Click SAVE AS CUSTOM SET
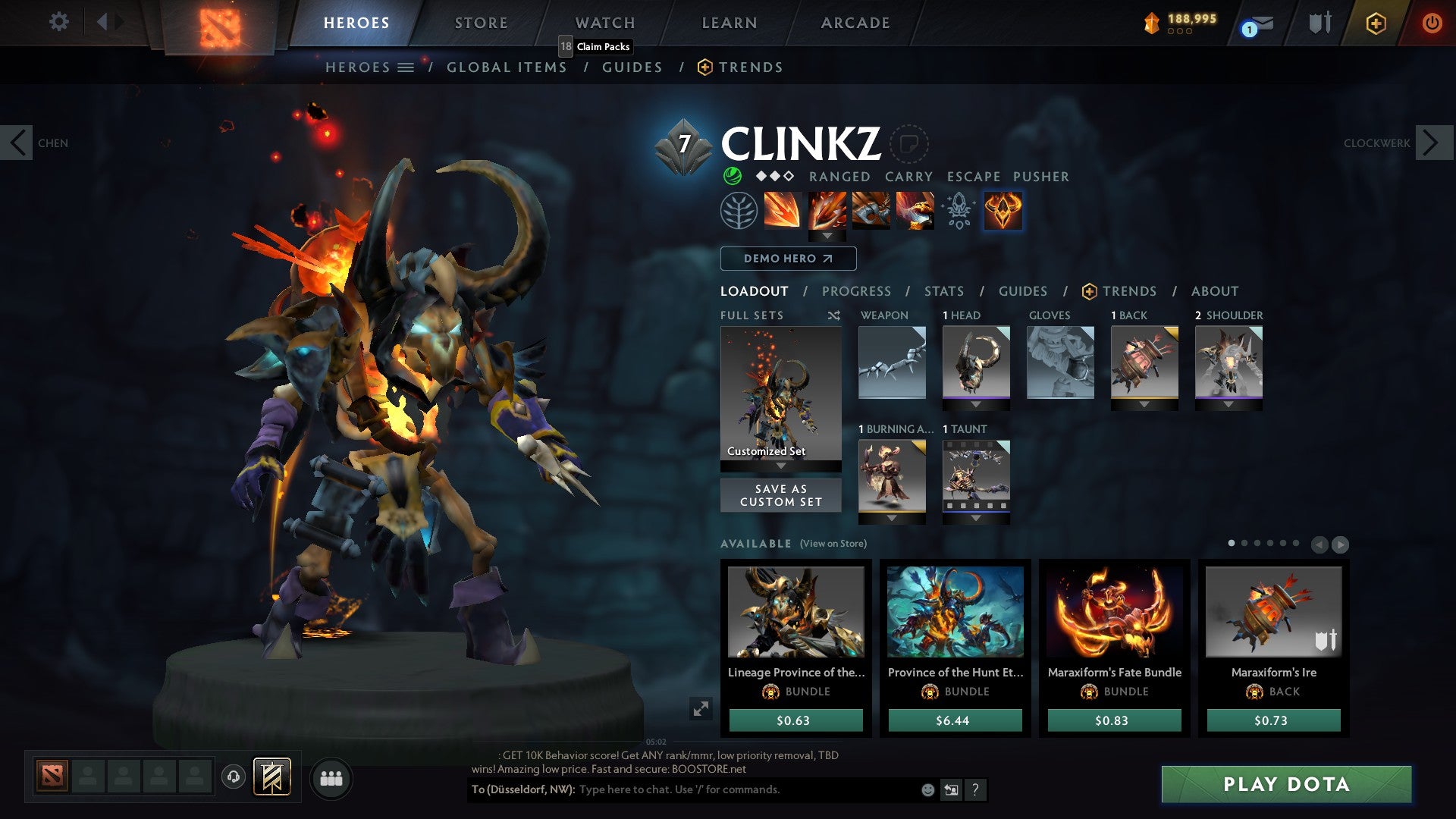The width and height of the screenshot is (1456, 819). pos(780,495)
